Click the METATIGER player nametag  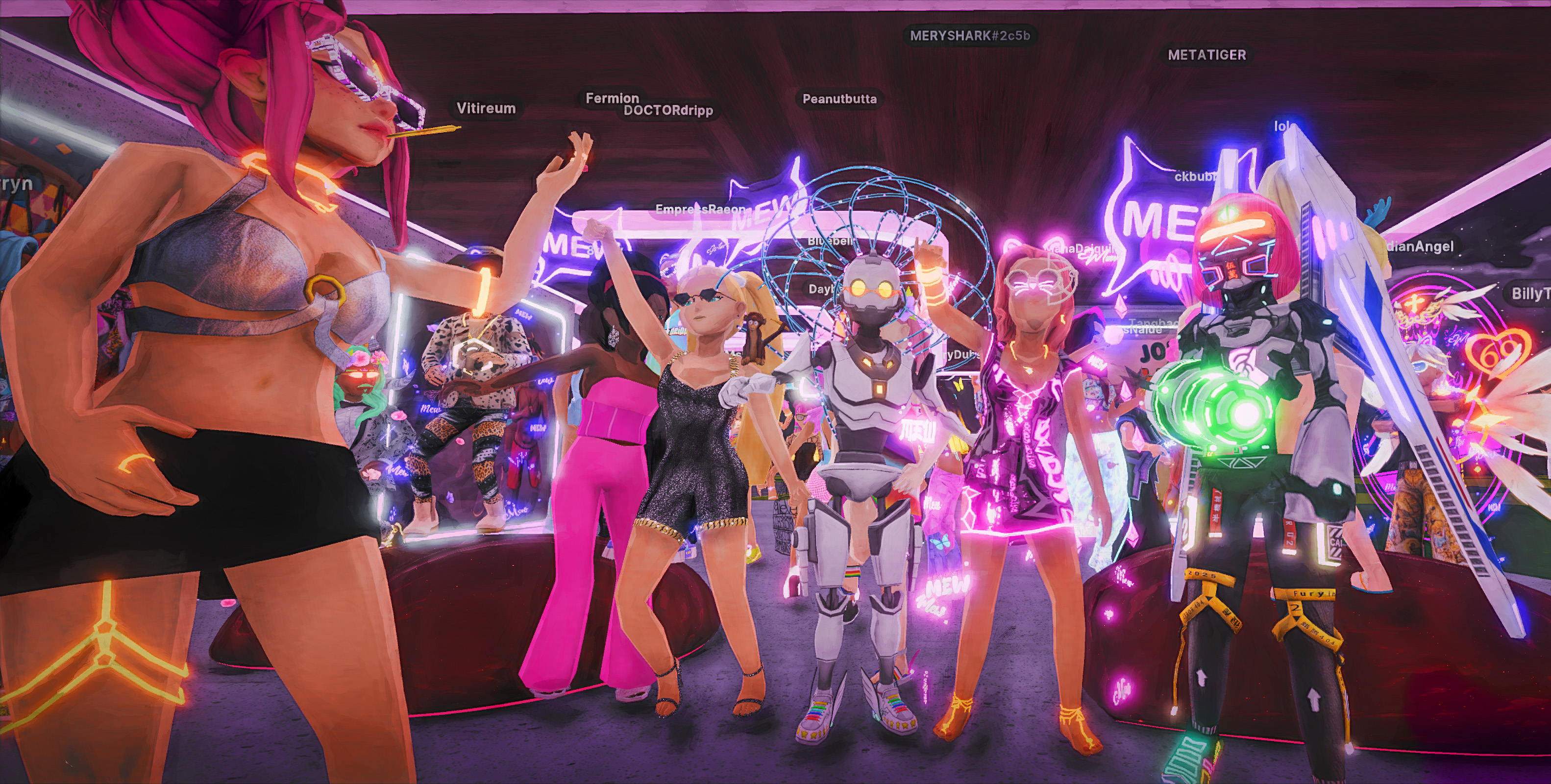(x=1206, y=55)
